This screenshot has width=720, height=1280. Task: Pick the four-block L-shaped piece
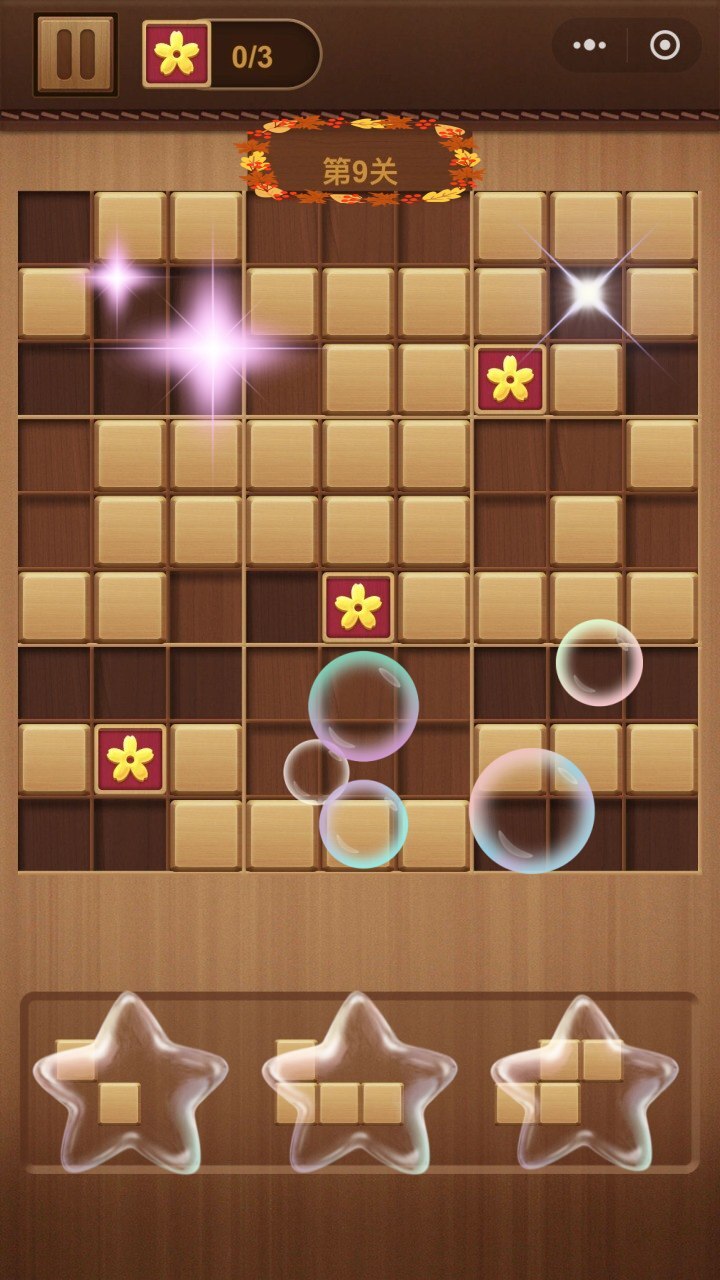339,1082
